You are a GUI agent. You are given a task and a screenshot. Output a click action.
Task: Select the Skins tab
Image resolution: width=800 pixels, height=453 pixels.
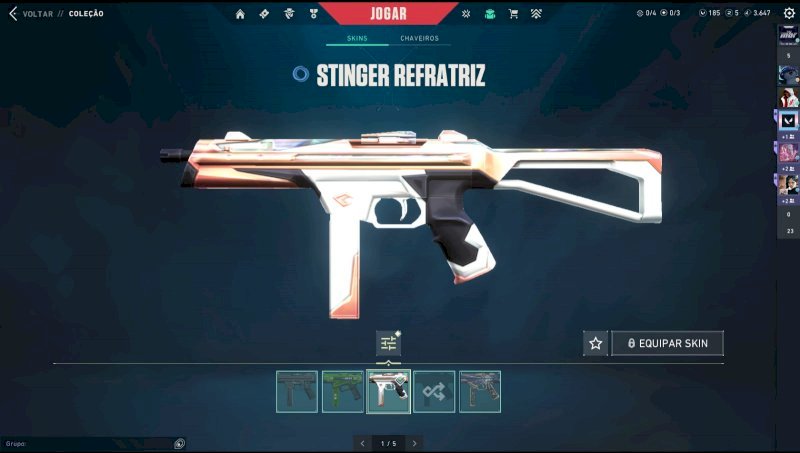tap(357, 39)
